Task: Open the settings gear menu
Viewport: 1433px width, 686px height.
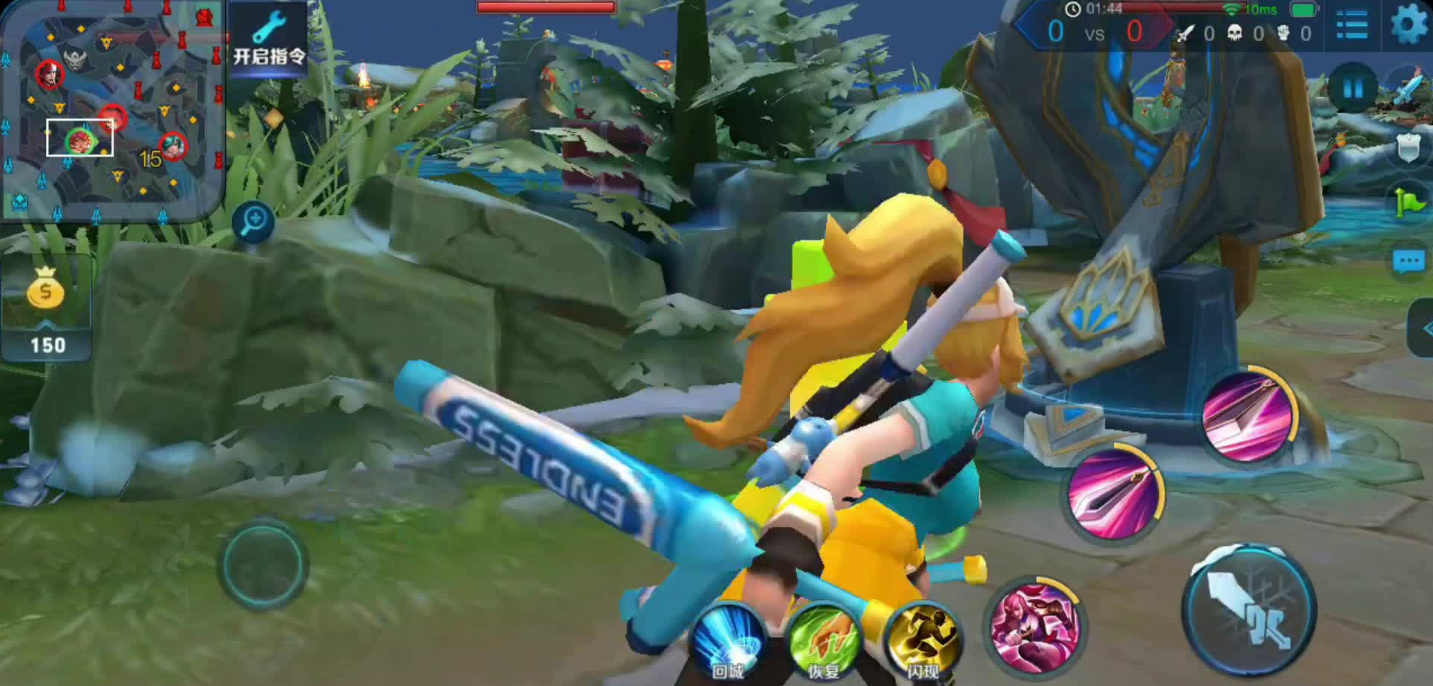Action: point(1408,24)
